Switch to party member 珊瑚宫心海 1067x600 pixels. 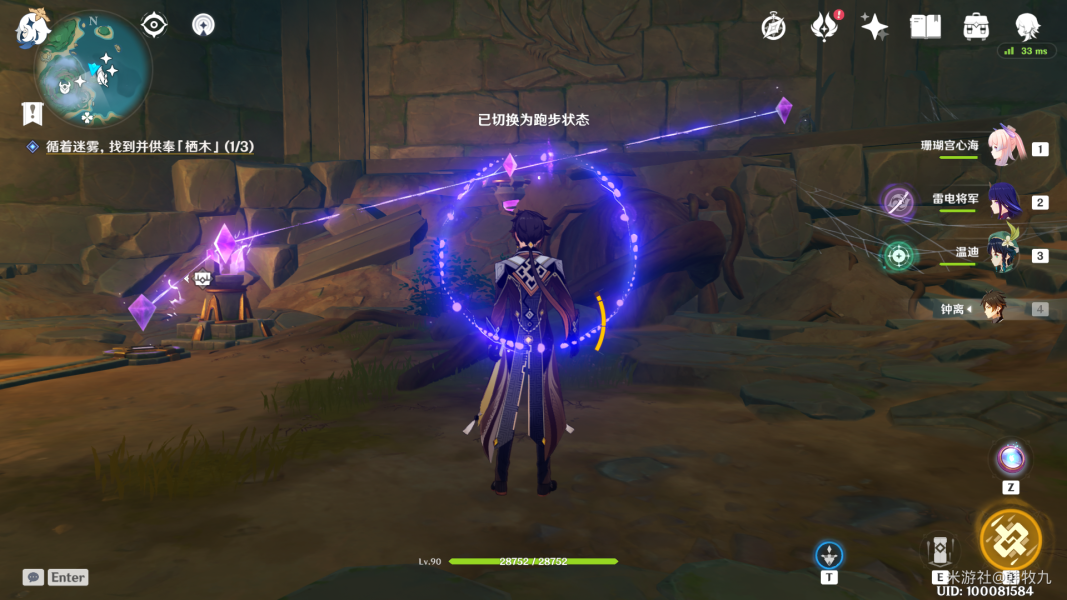(x=1003, y=146)
